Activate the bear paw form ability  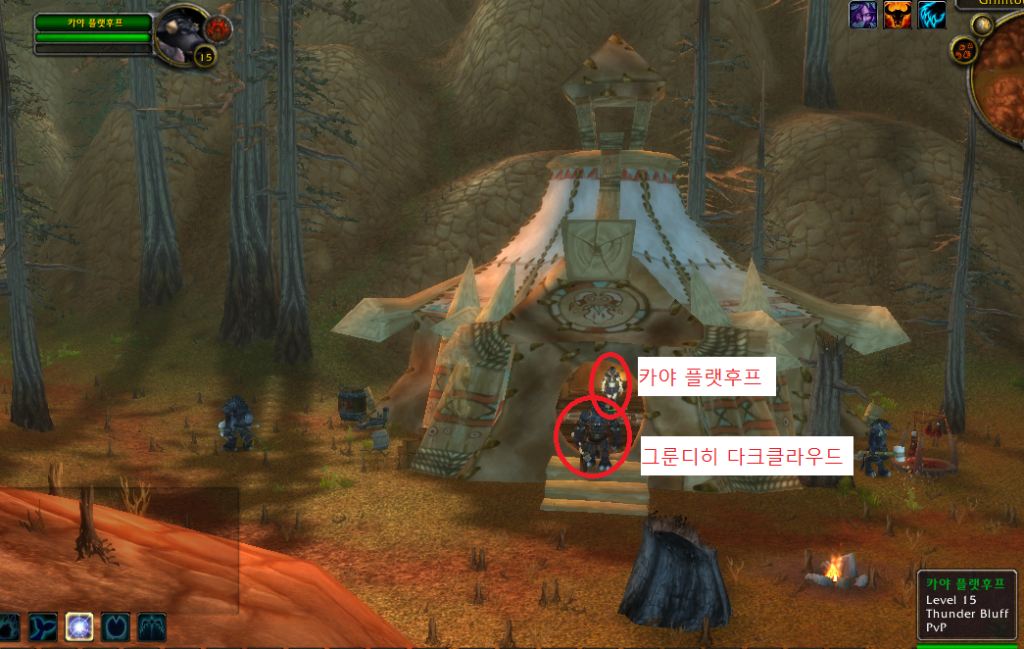[8, 627]
